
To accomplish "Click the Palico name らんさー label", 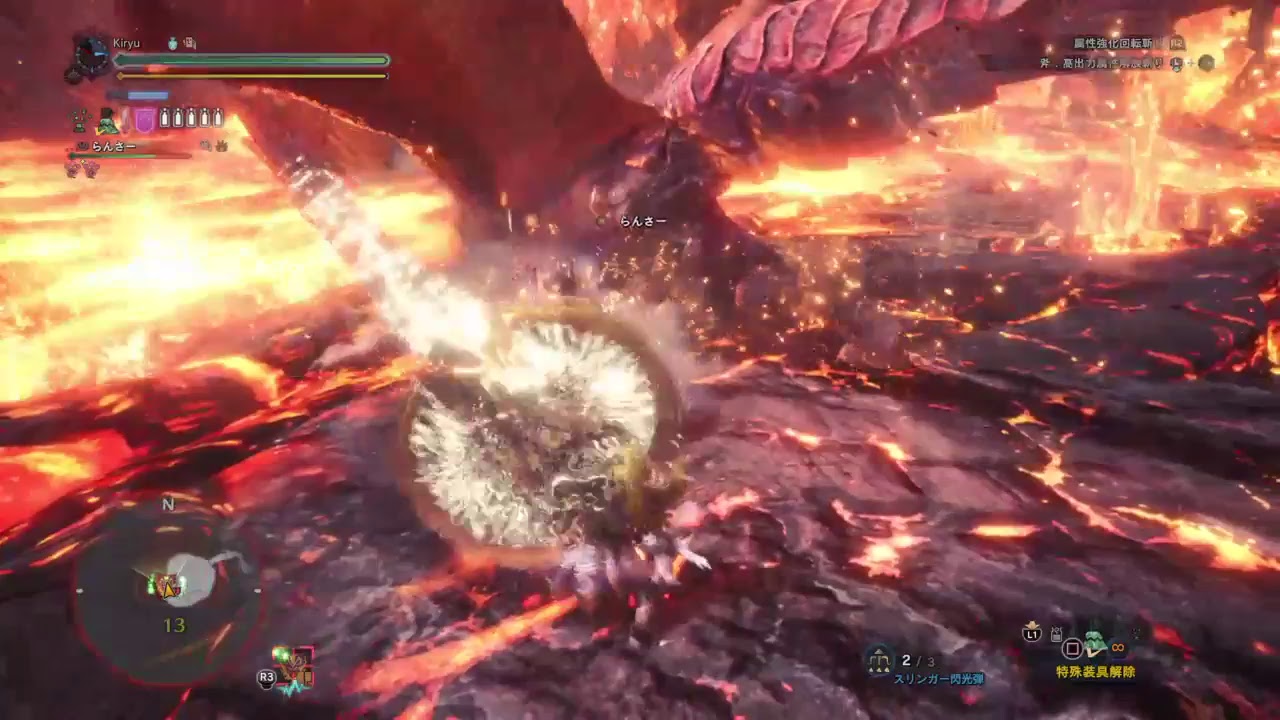I will [113, 146].
